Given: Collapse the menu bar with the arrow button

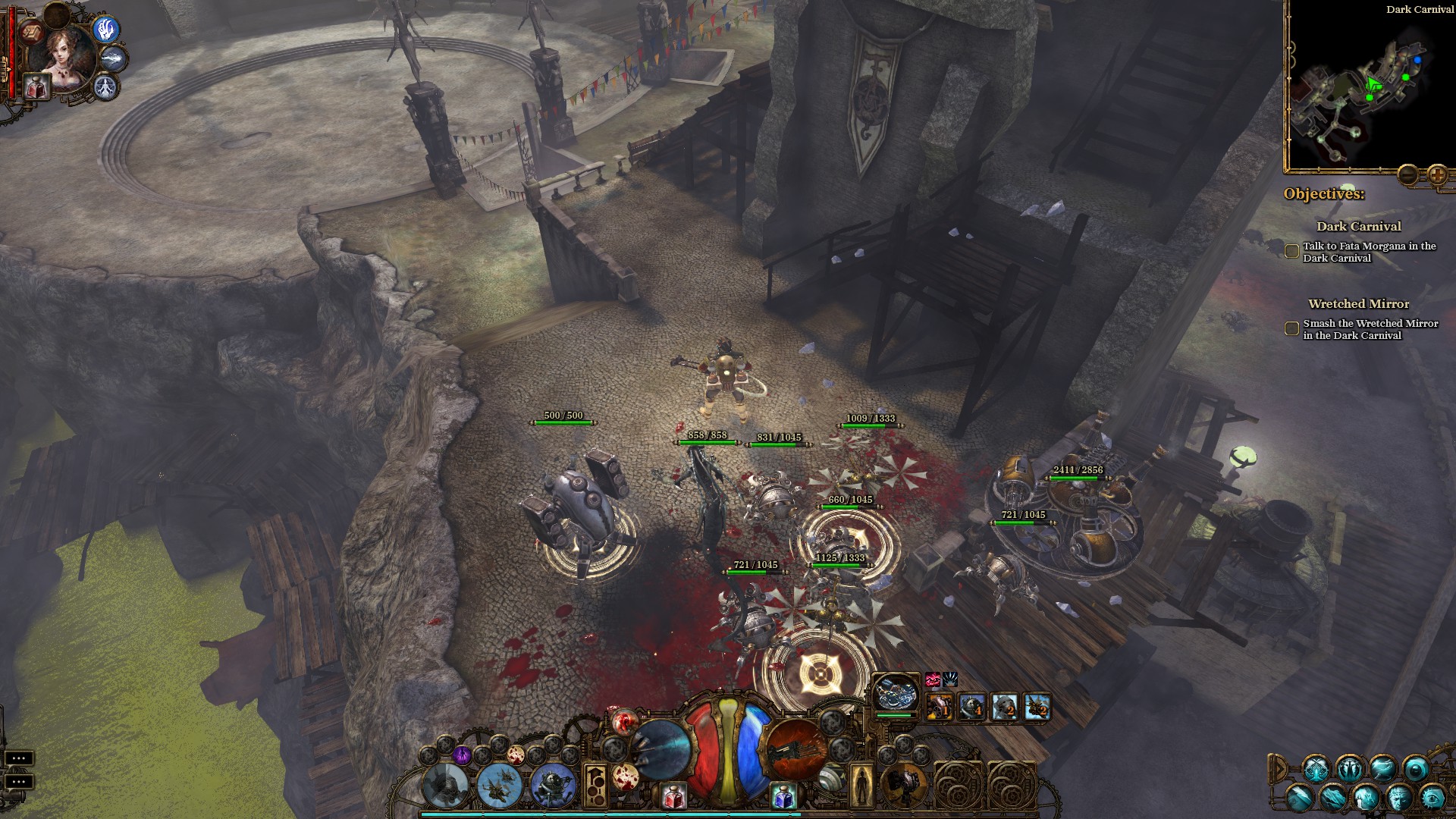Looking at the screenshot, I should pos(1278,769).
